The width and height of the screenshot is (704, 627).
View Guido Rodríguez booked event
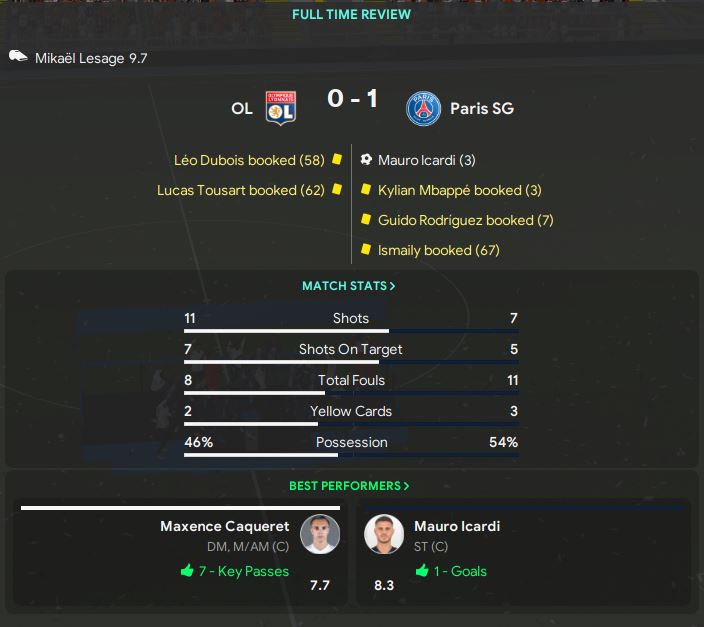point(465,220)
